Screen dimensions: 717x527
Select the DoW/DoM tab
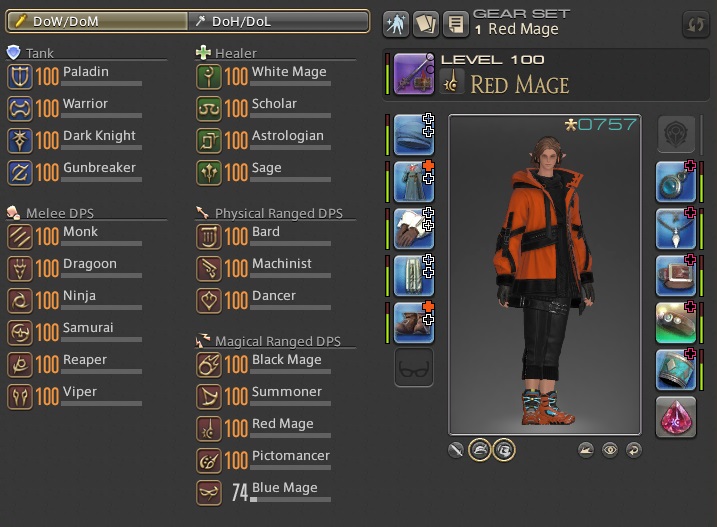tap(95, 21)
